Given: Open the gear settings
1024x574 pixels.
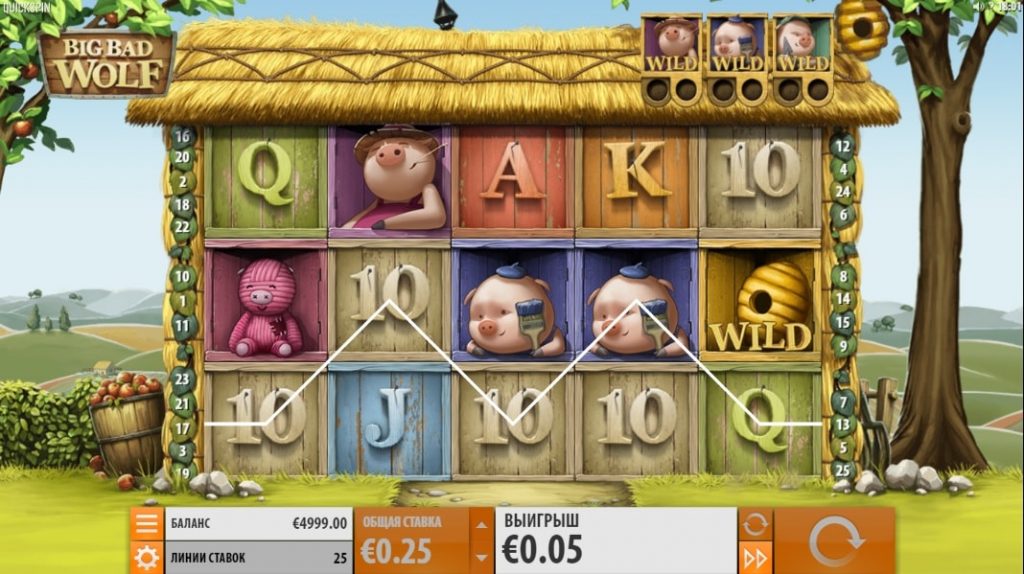Looking at the screenshot, I should point(146,557).
